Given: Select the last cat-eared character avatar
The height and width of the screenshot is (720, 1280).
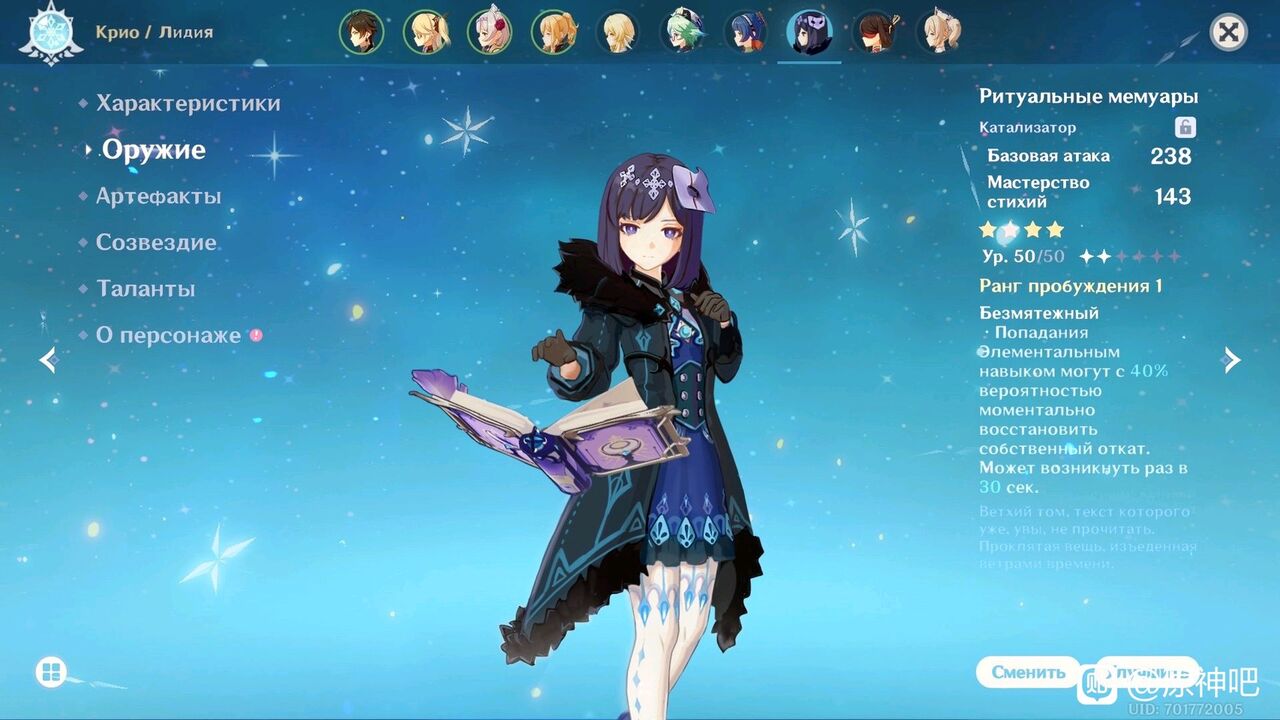Looking at the screenshot, I should 938,30.
